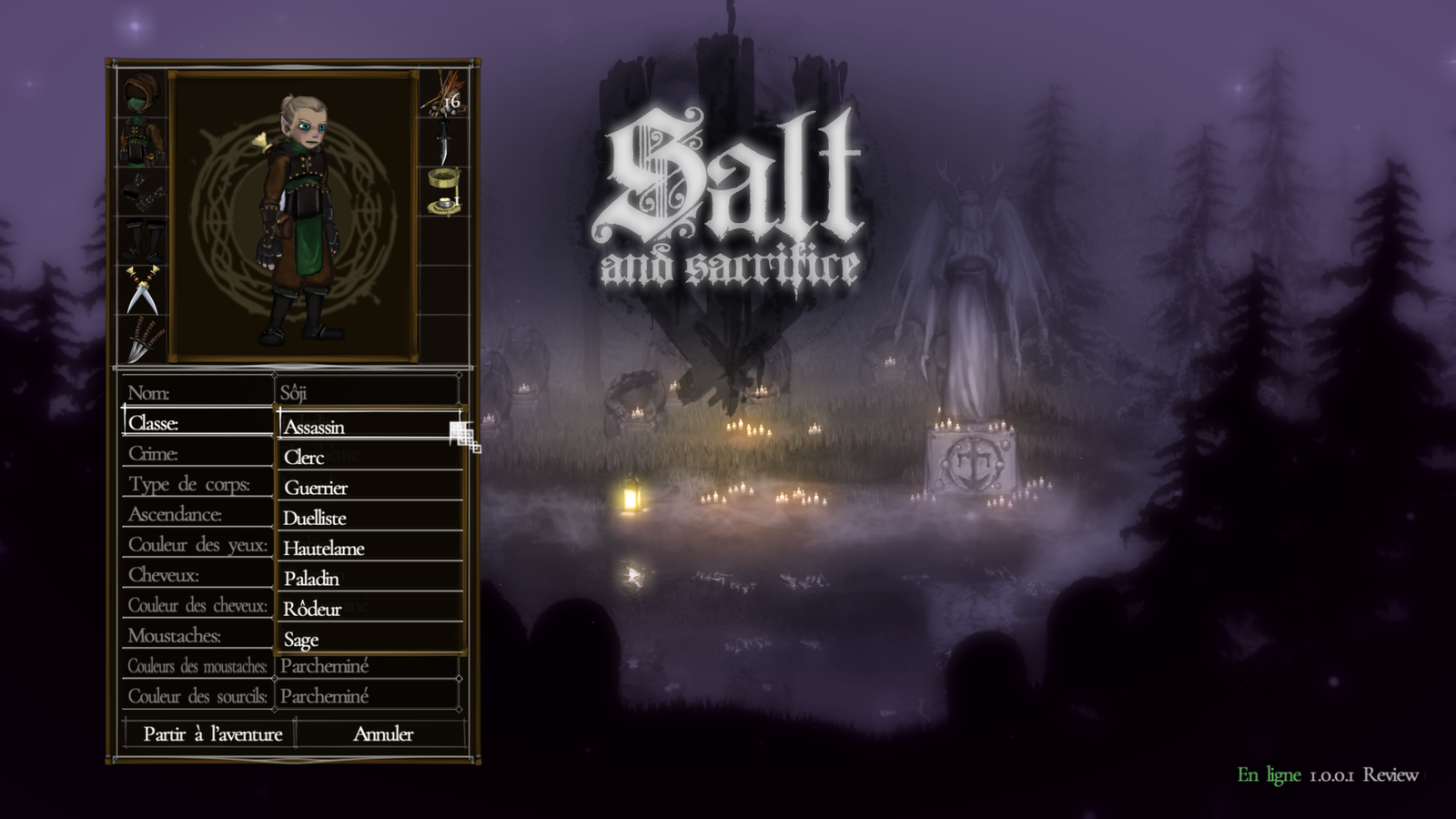1456x819 pixels.
Task: Change the Couleur des sourcils value
Action: [367, 696]
